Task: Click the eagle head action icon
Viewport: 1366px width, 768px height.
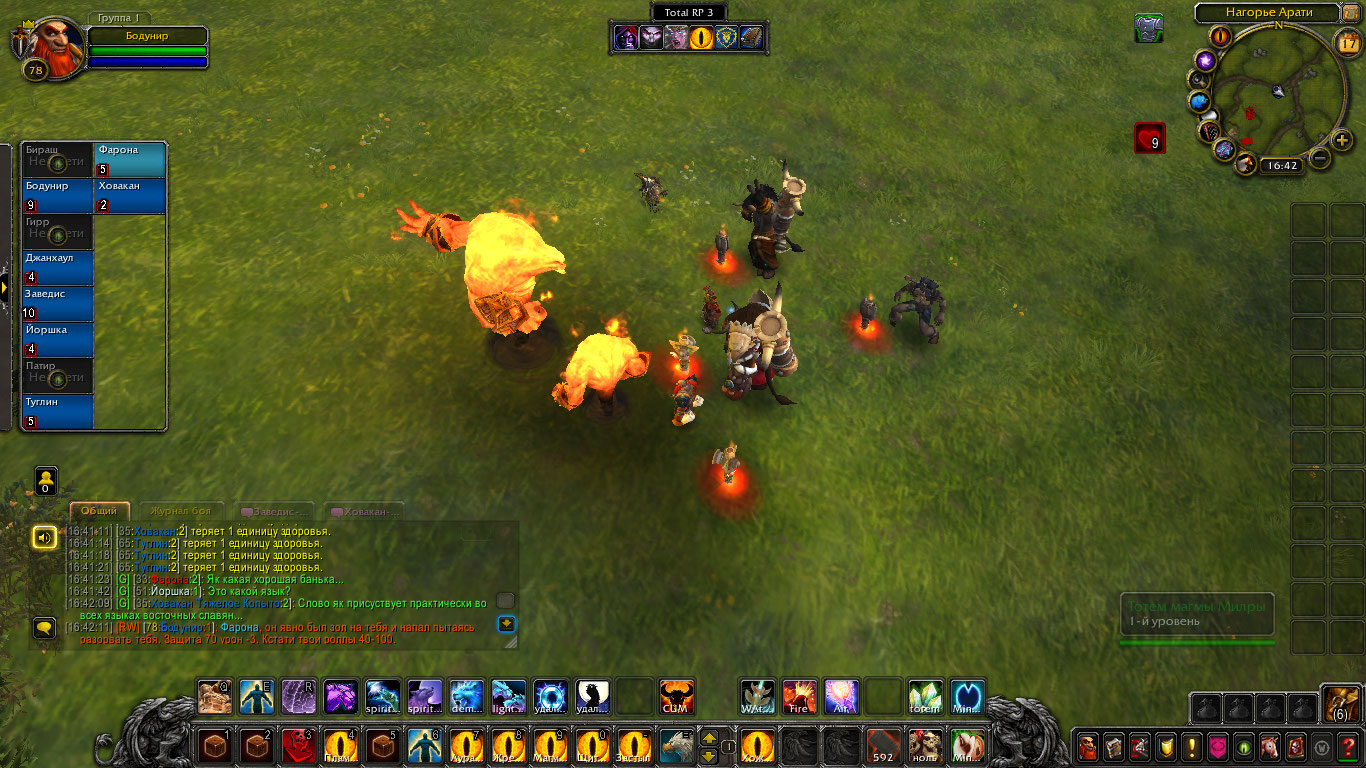Action: tap(676, 745)
